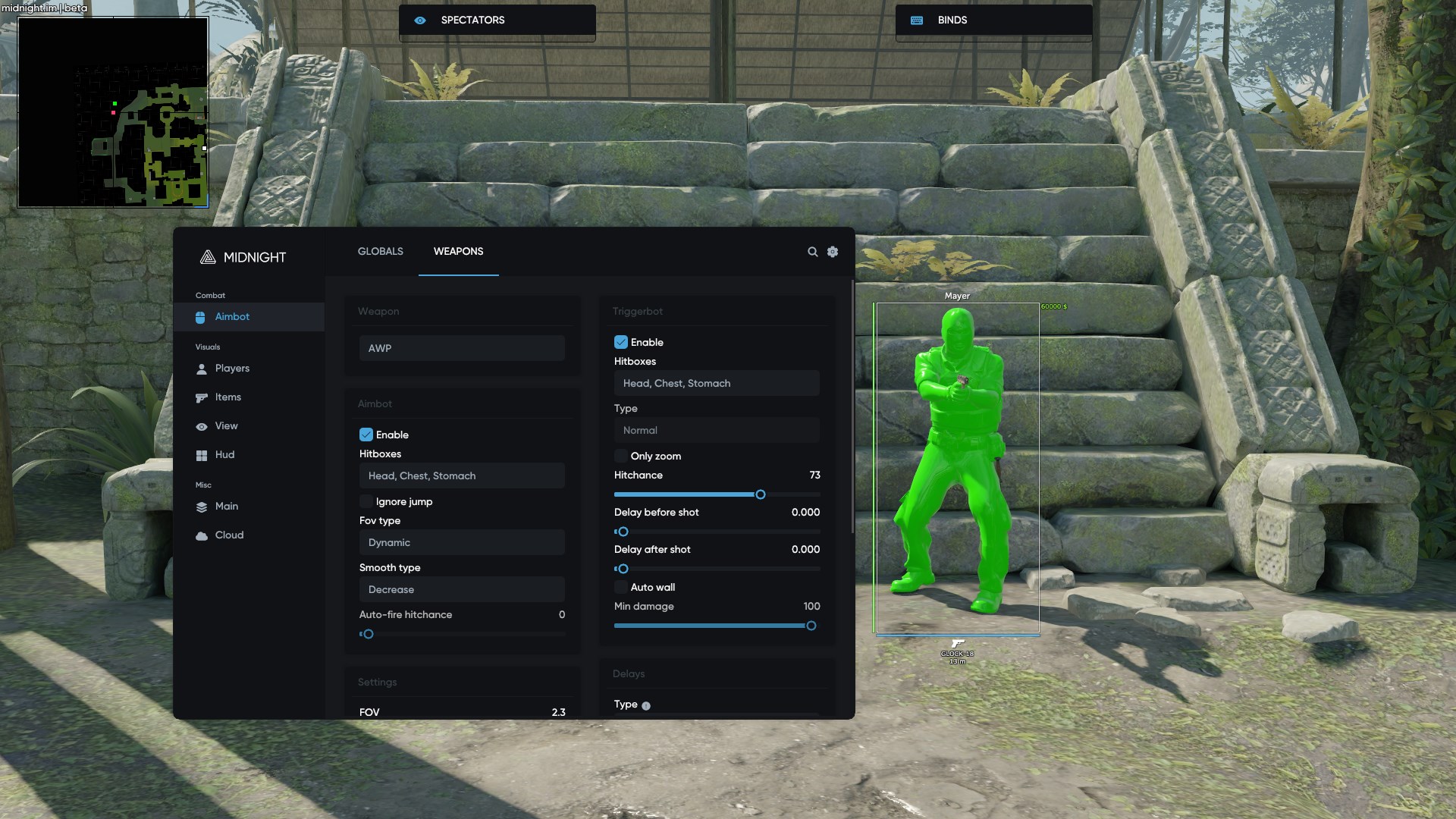This screenshot has height=819, width=1456.
Task: Click the Aimbot Hitboxes field showing Head, Chest, Stomach
Action: [x=461, y=475]
